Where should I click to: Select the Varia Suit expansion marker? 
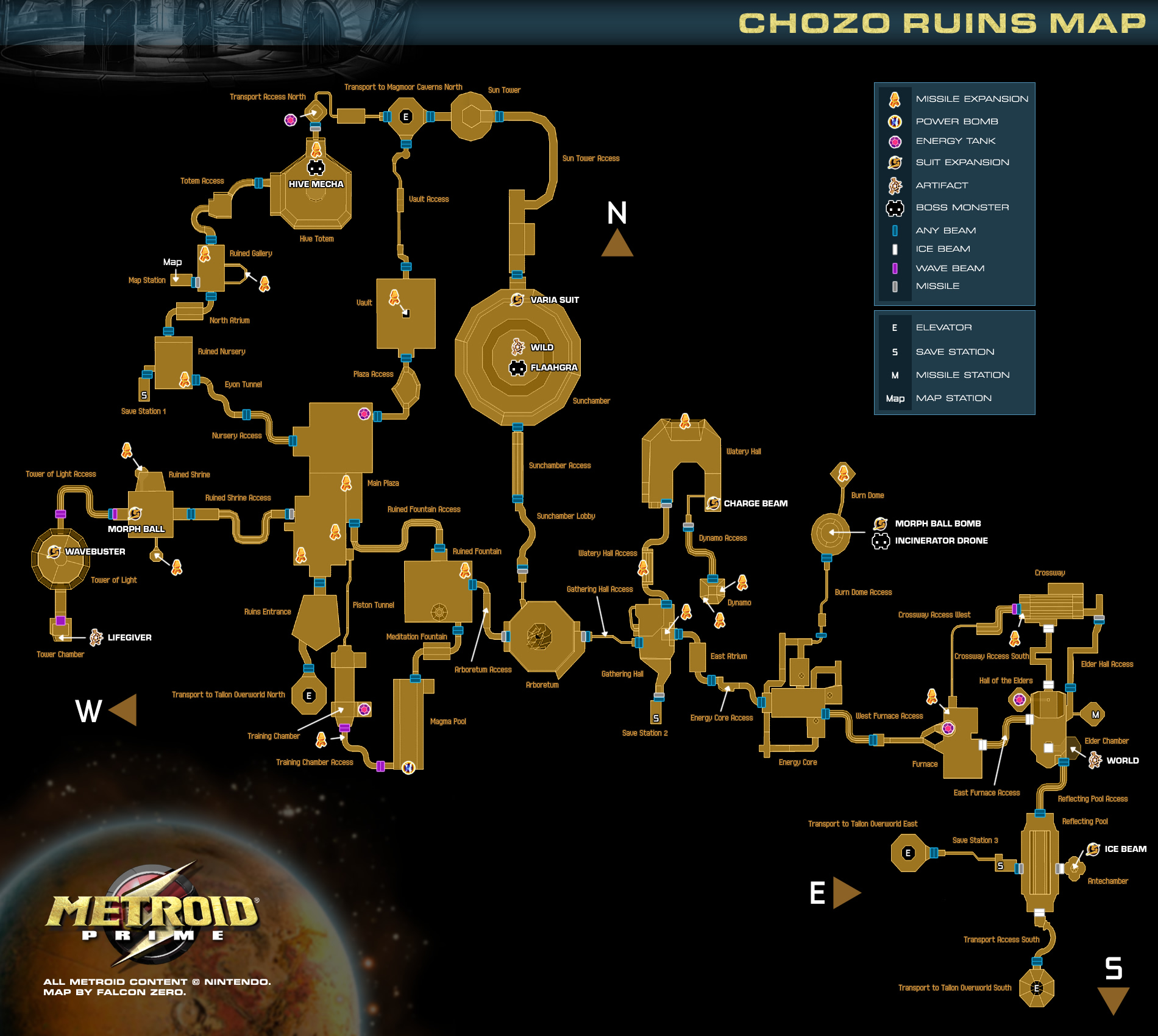coord(517,300)
